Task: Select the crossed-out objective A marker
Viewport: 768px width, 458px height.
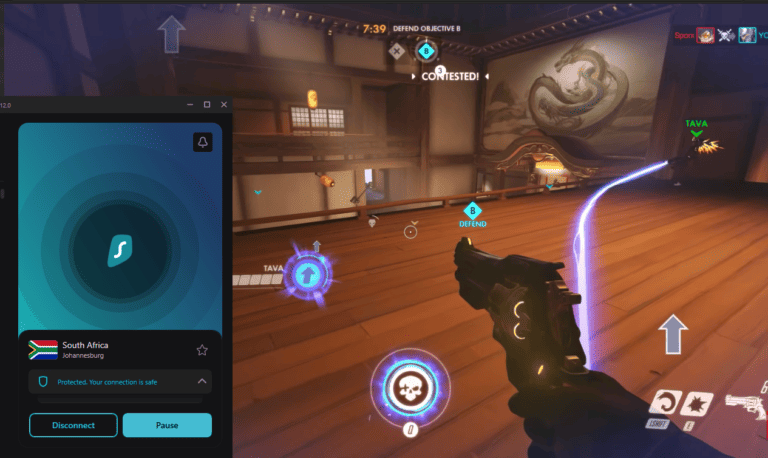Action: click(397, 50)
